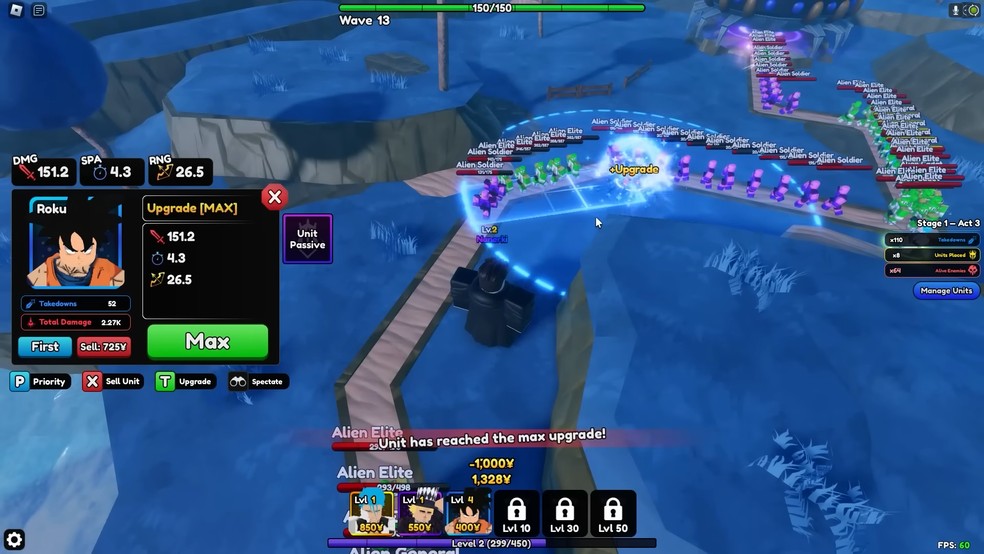Click the green Max upgrade button
The image size is (984, 554).
pos(207,342)
